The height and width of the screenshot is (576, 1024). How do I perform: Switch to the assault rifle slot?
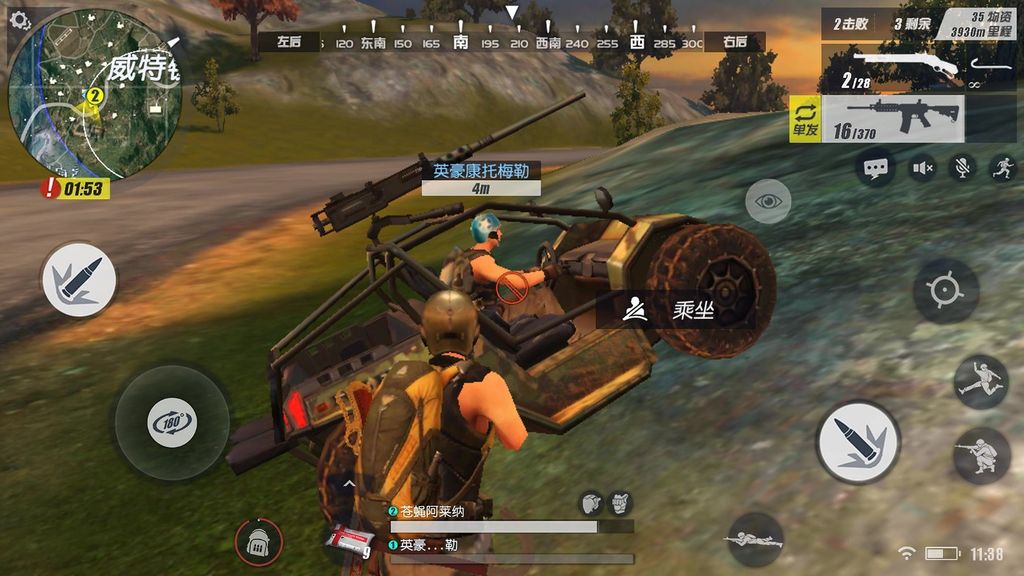[892, 119]
